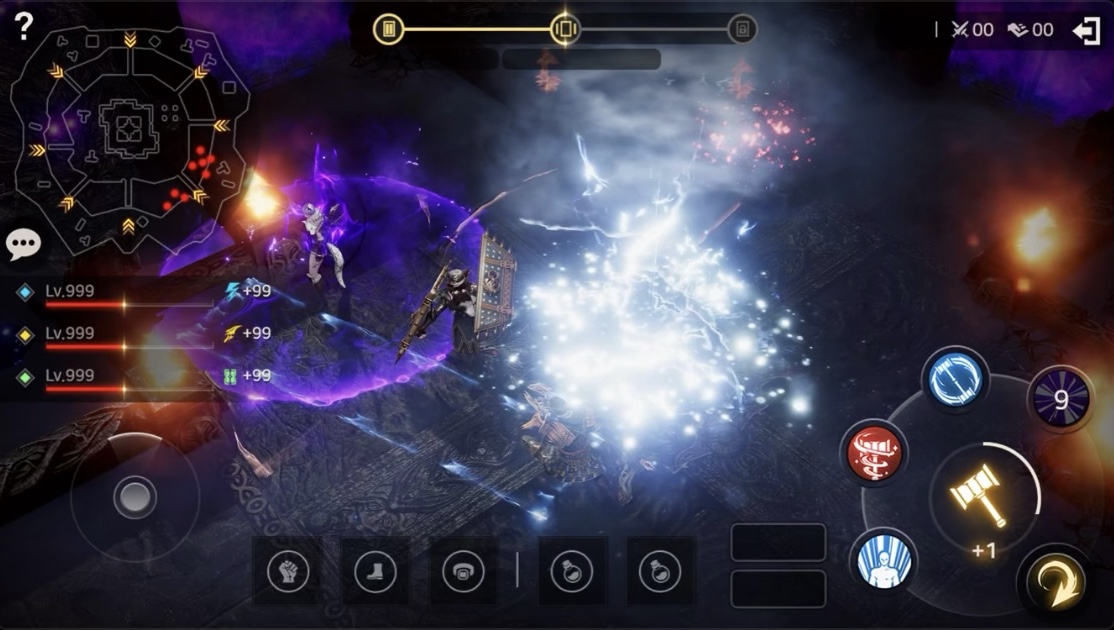Trigger the glowing body buff skill
This screenshot has height=630, width=1114.
(885, 559)
